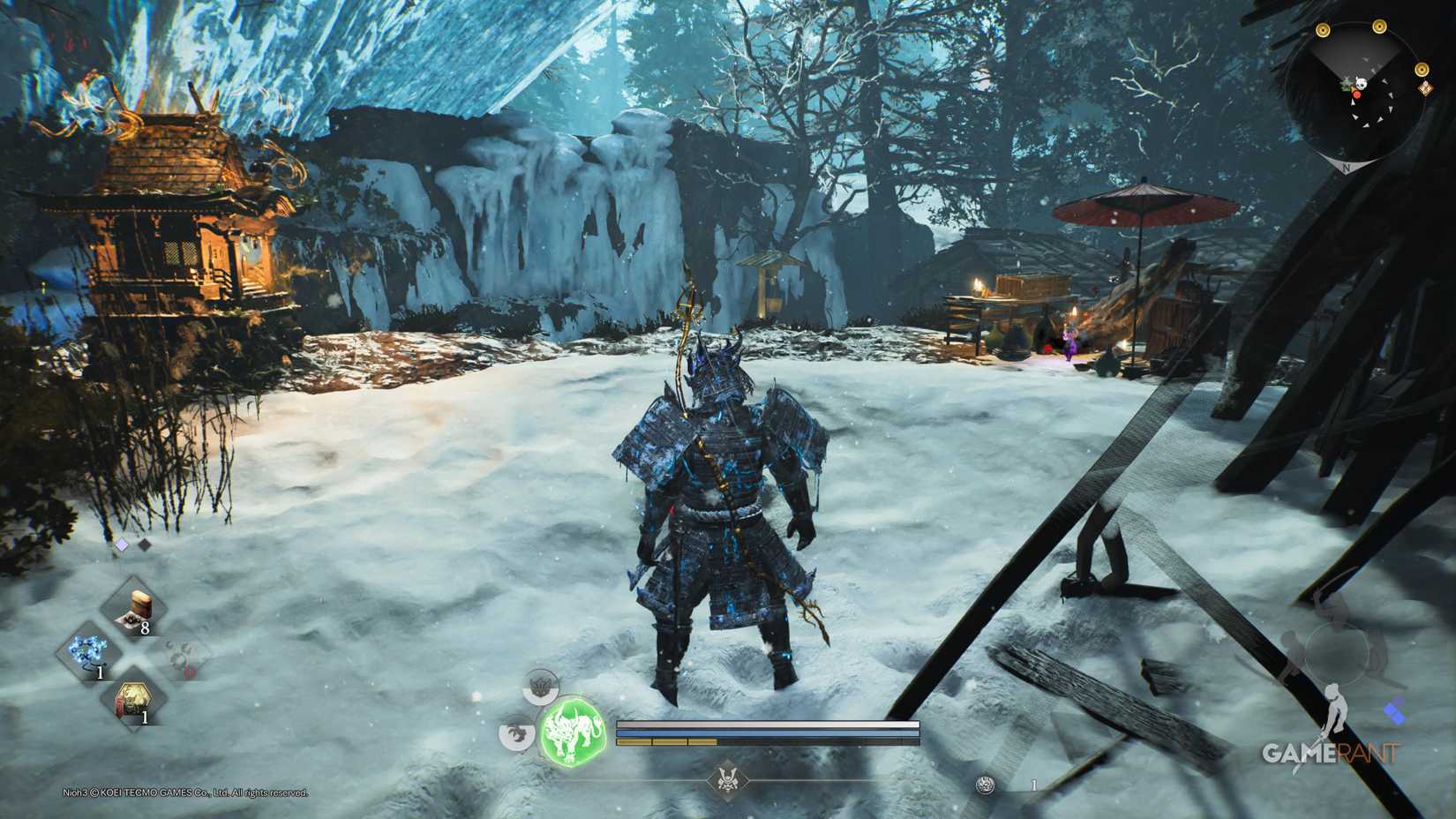Select the quick item slot showing 8 elixirs
The height and width of the screenshot is (819, 1456).
134,605
